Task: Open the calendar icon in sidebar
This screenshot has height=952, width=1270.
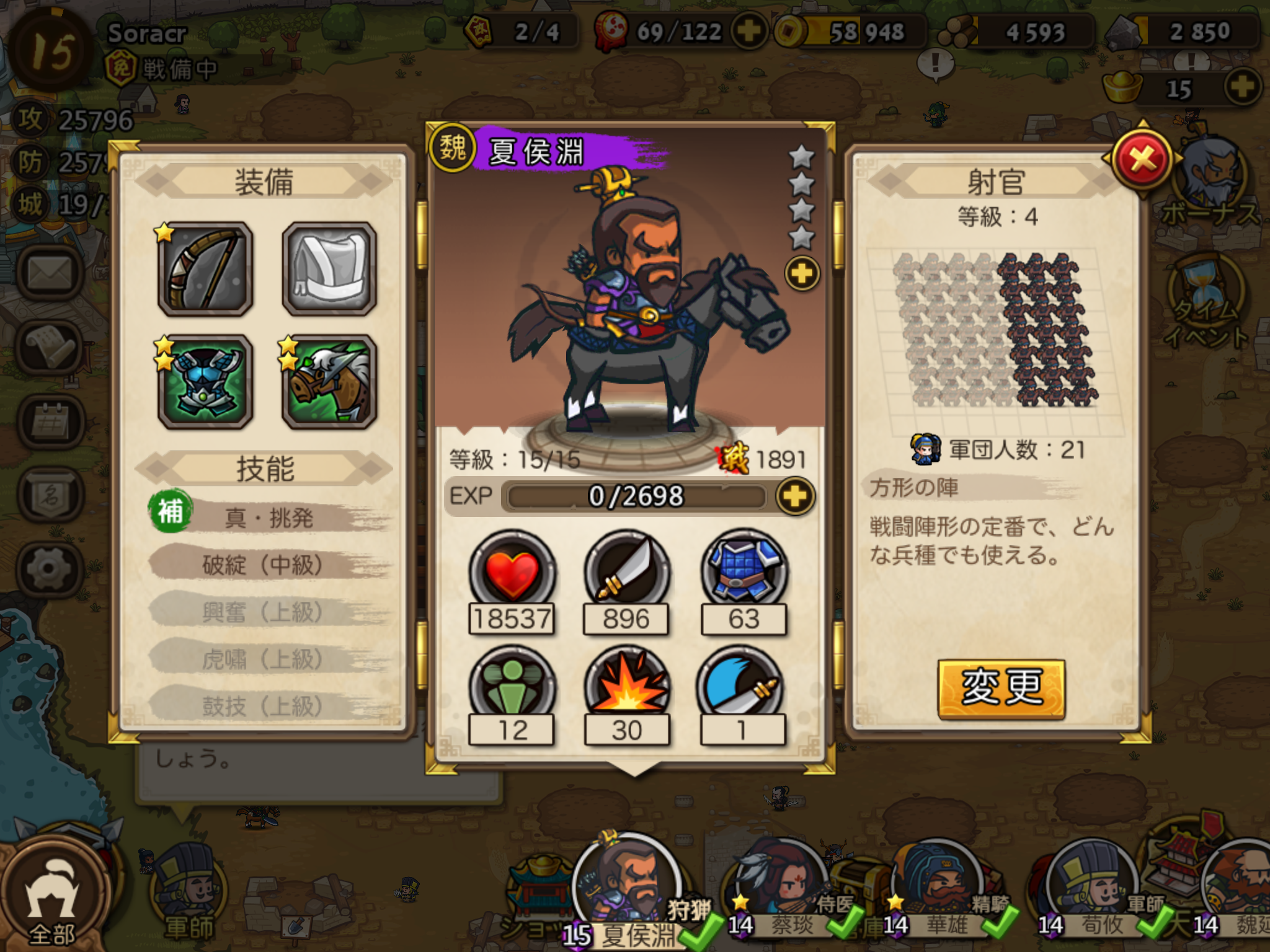Action: point(50,422)
